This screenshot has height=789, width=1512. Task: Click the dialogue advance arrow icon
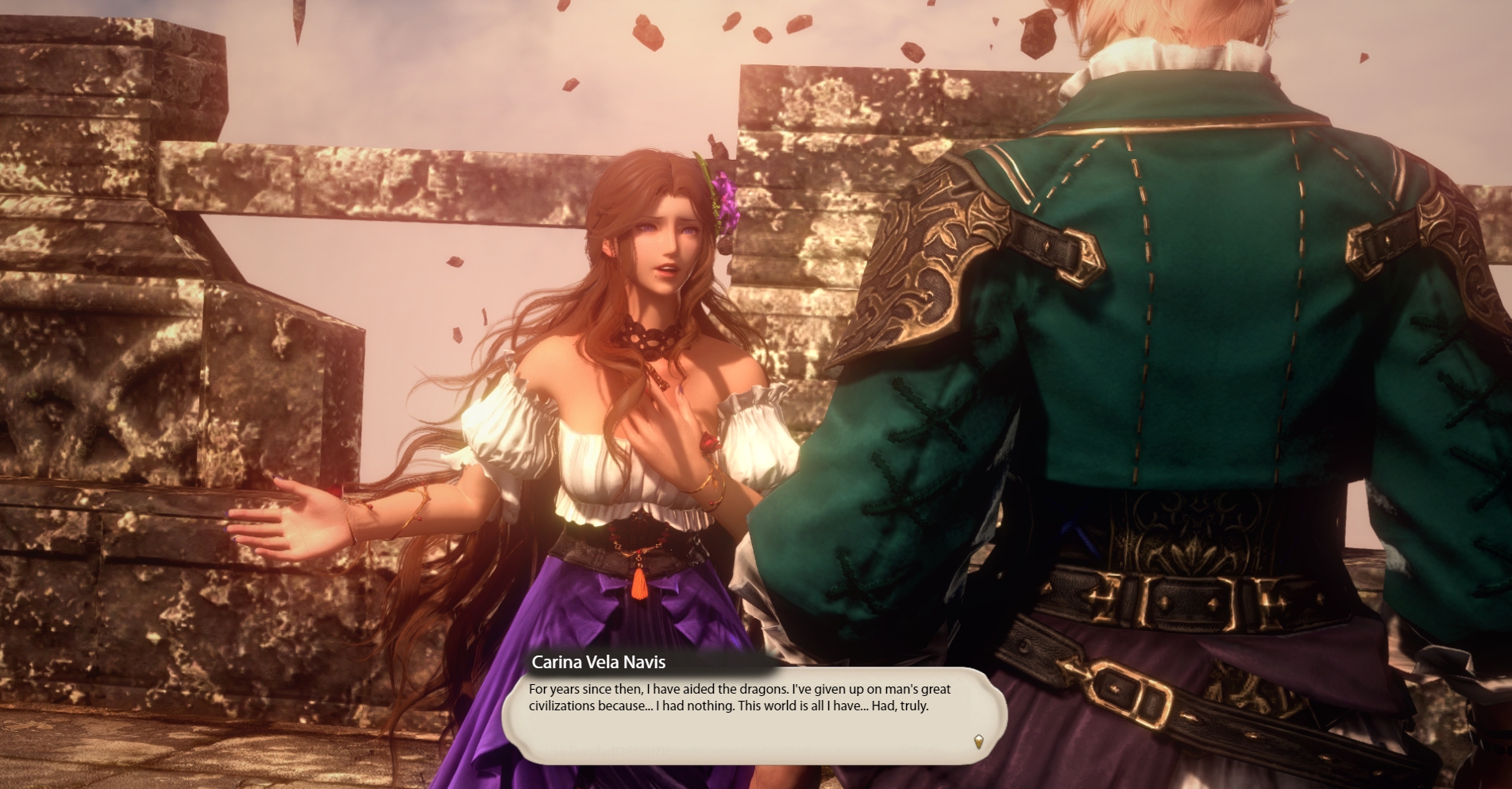[978, 741]
